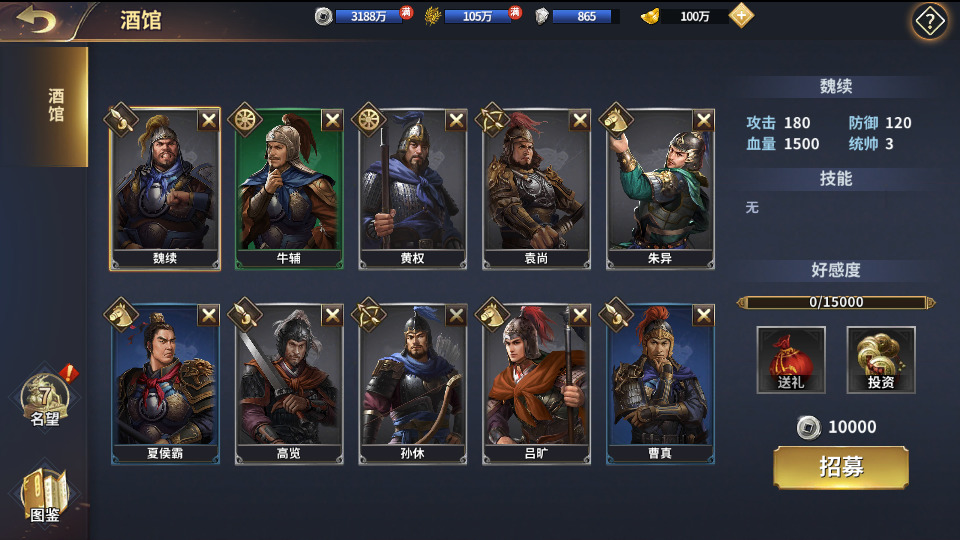Pick the 曹真 general card
Screen dimensions: 960x540
(661, 384)
